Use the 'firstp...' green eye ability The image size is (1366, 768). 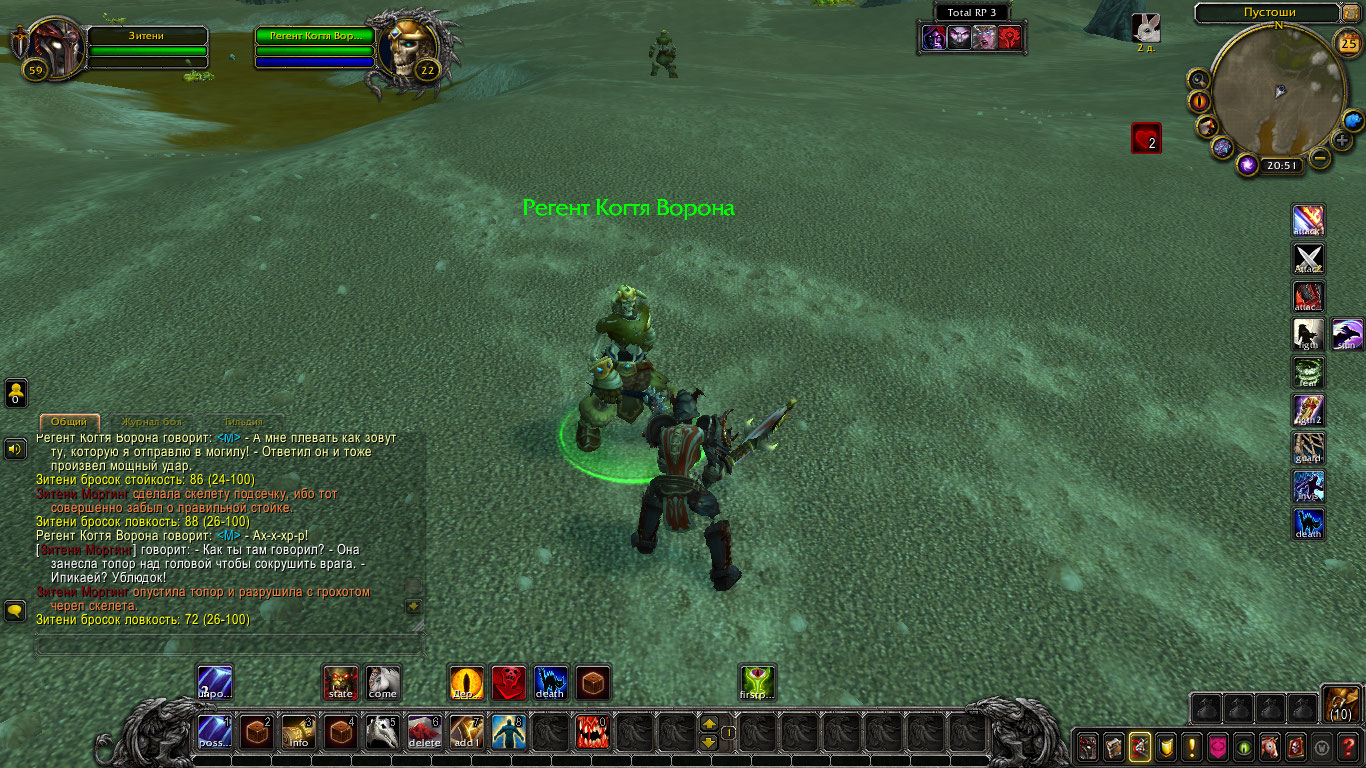tap(757, 683)
